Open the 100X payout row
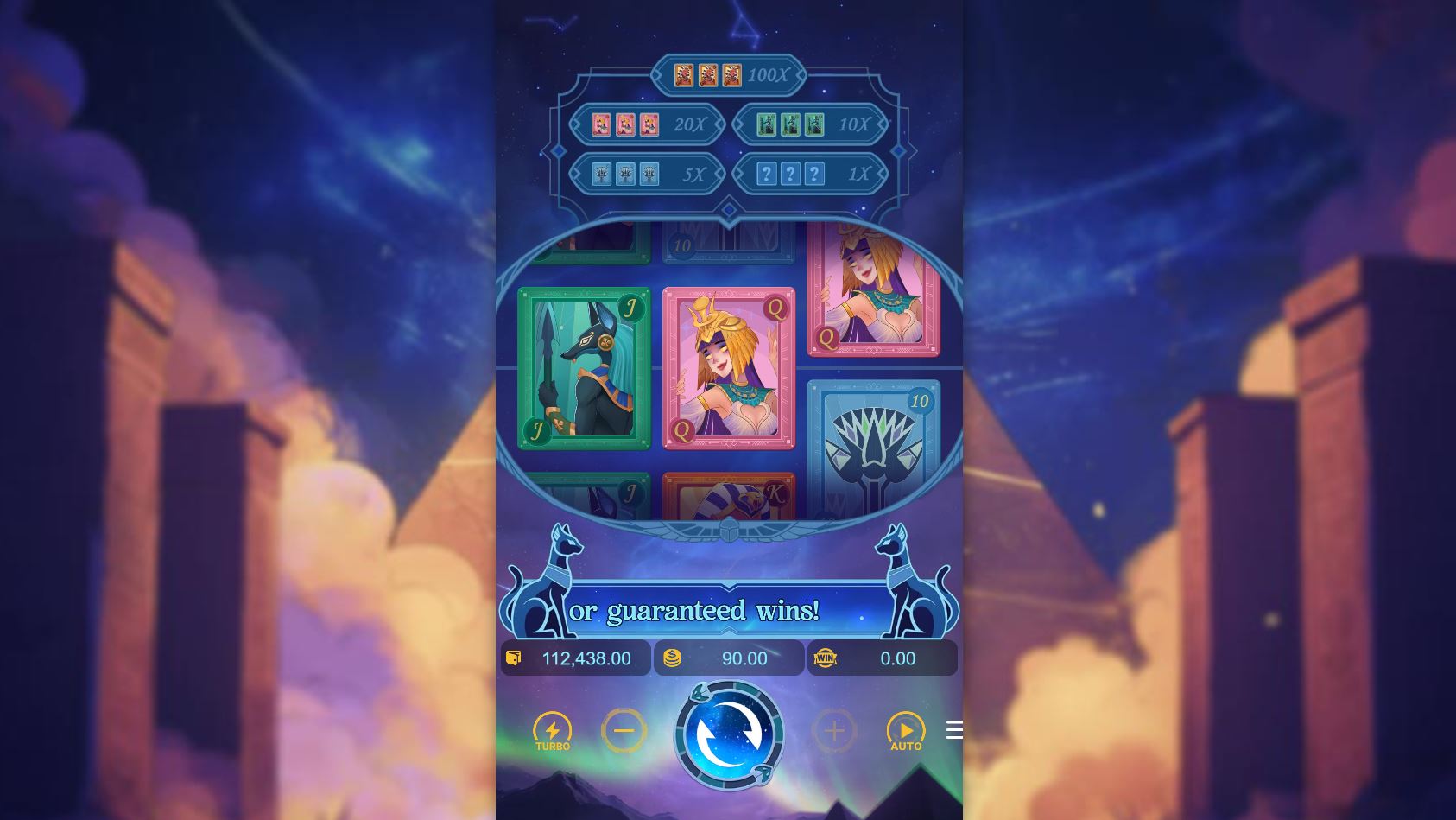This screenshot has height=820, width=1456. [x=730, y=76]
